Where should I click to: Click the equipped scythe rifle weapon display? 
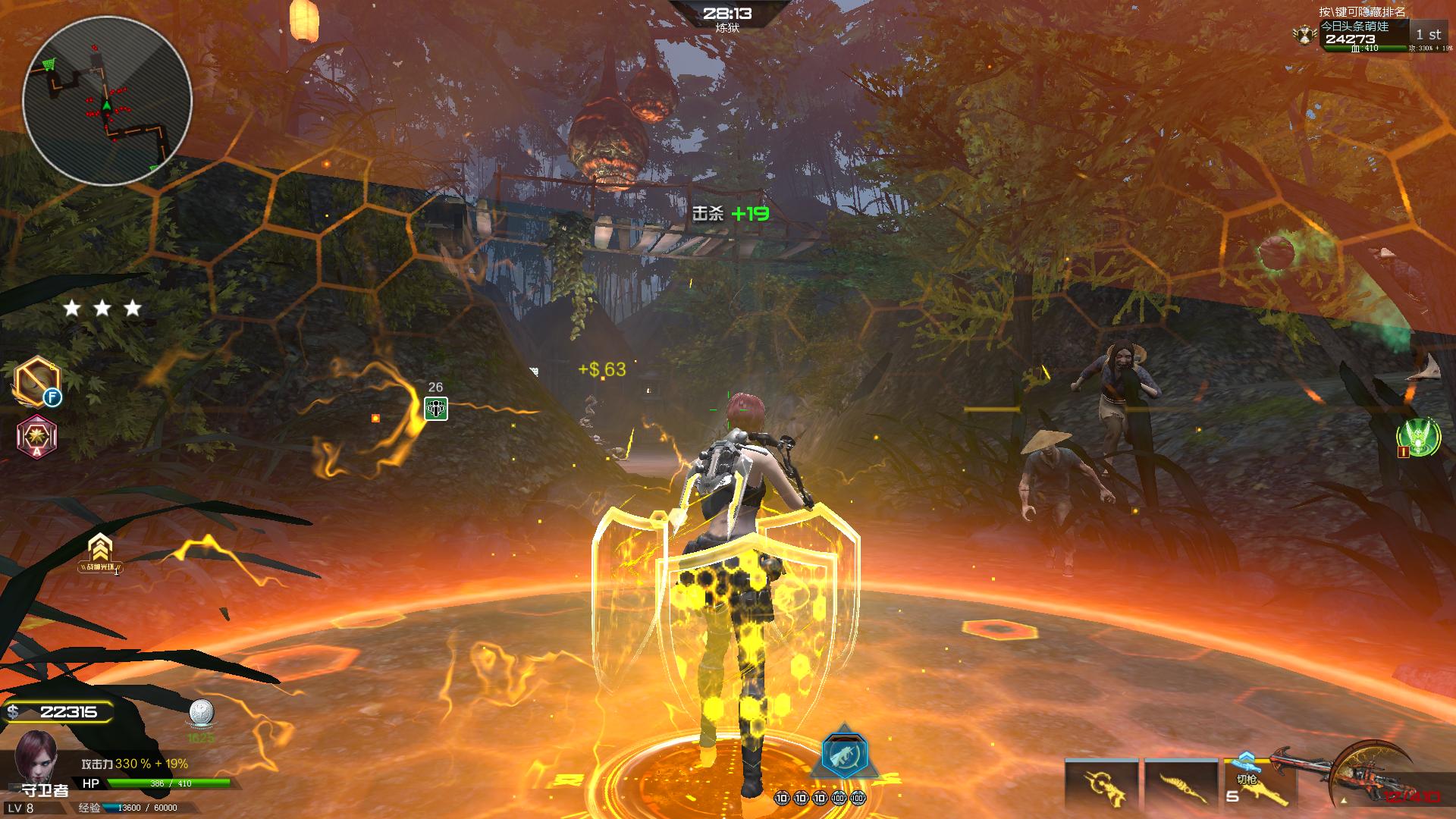click(1371, 773)
